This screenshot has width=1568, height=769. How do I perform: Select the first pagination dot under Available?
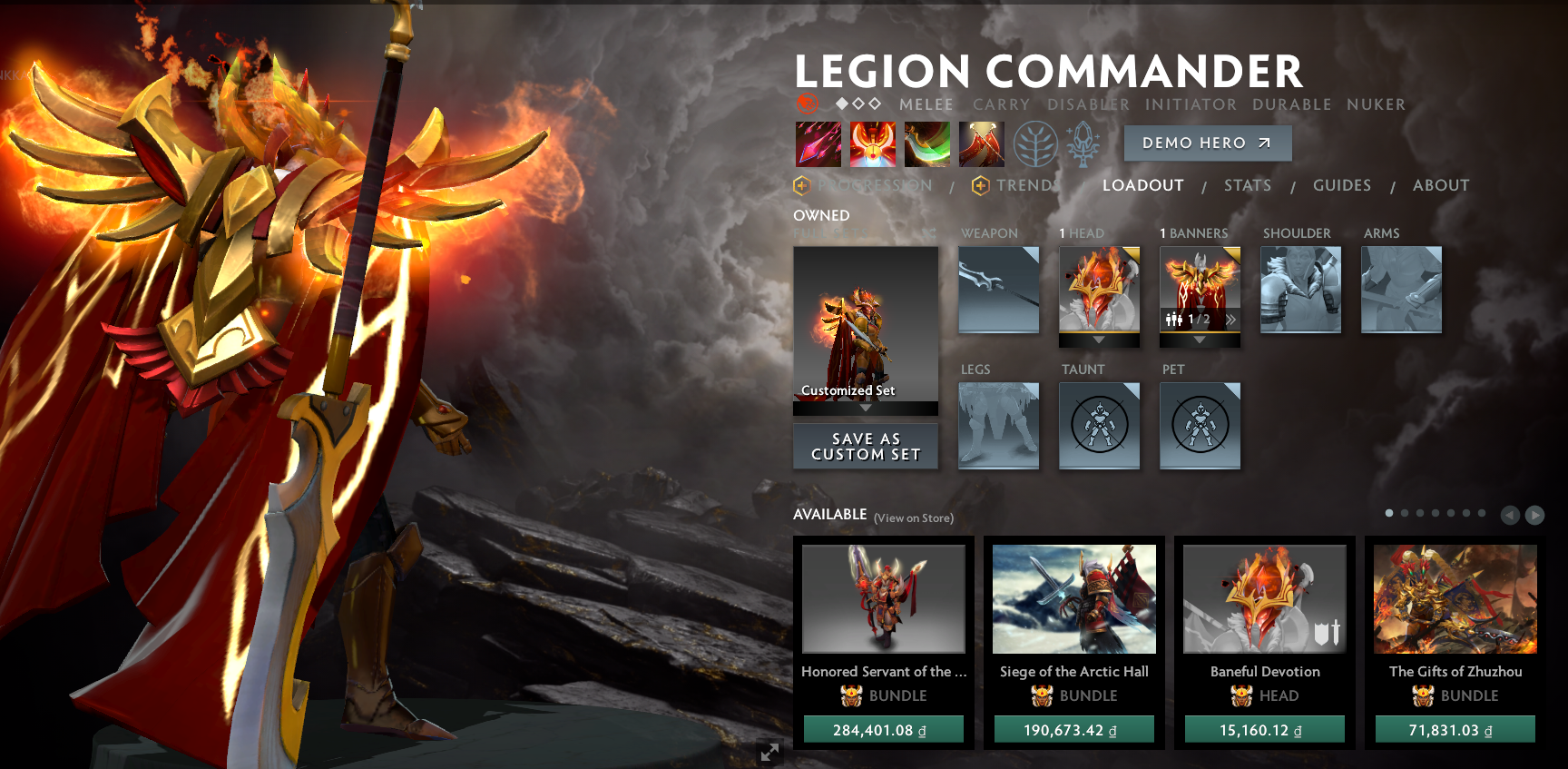[x=1388, y=512]
